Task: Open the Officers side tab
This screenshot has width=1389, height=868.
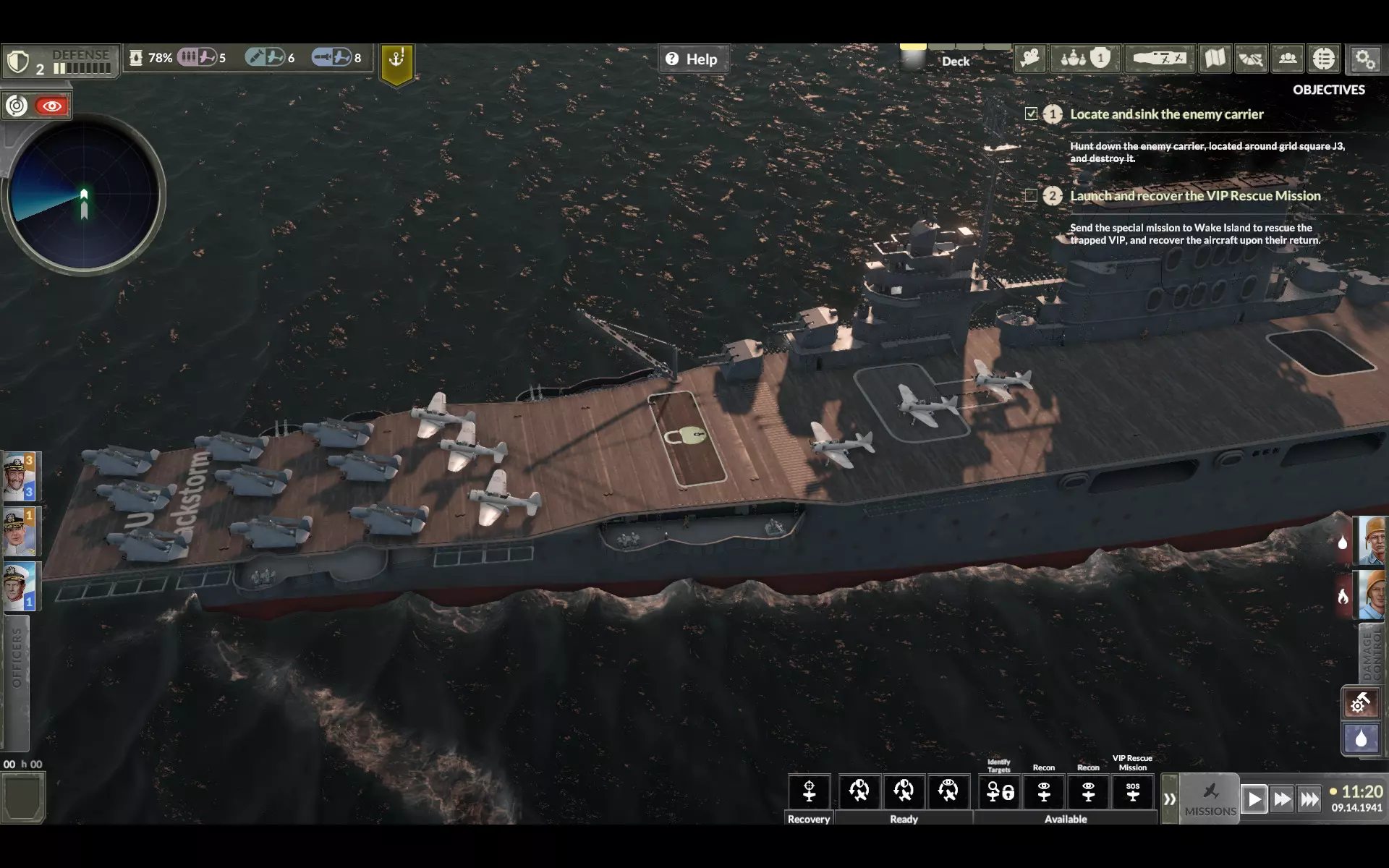Action: tap(16, 658)
